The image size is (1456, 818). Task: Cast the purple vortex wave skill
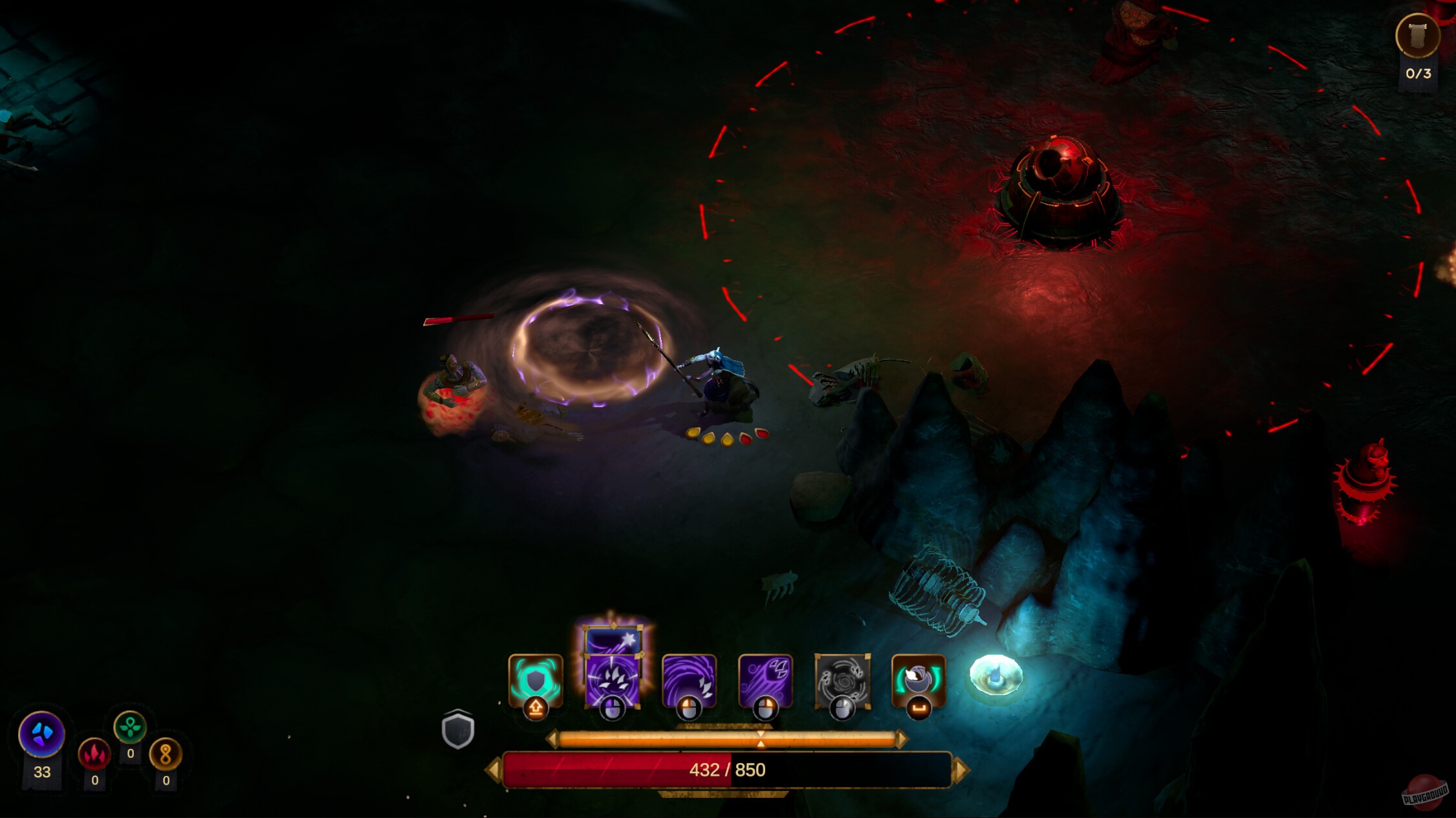point(690,680)
